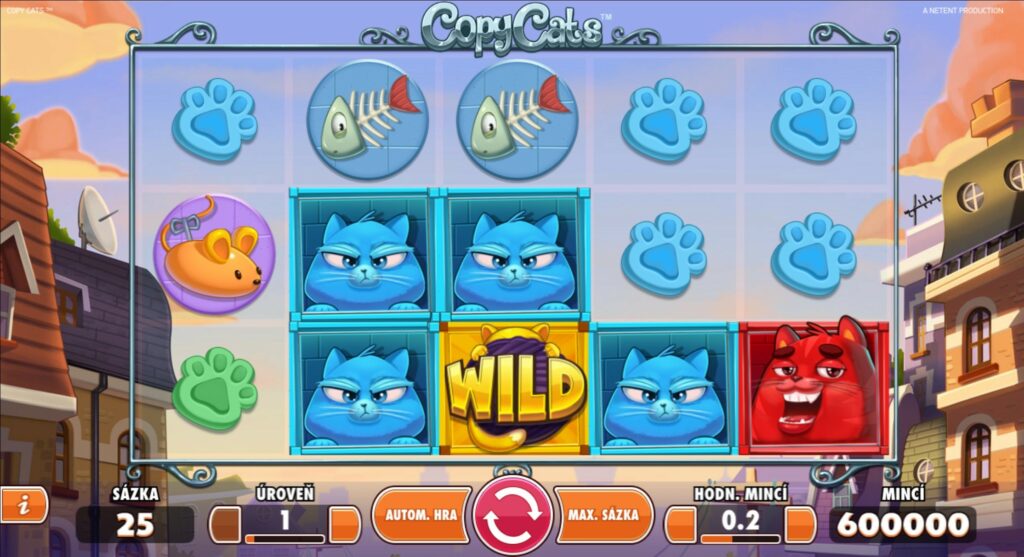Screen dimensions: 1024x557
Task: Set the maximum bet with MAX. SÁZKA
Action: point(603,515)
